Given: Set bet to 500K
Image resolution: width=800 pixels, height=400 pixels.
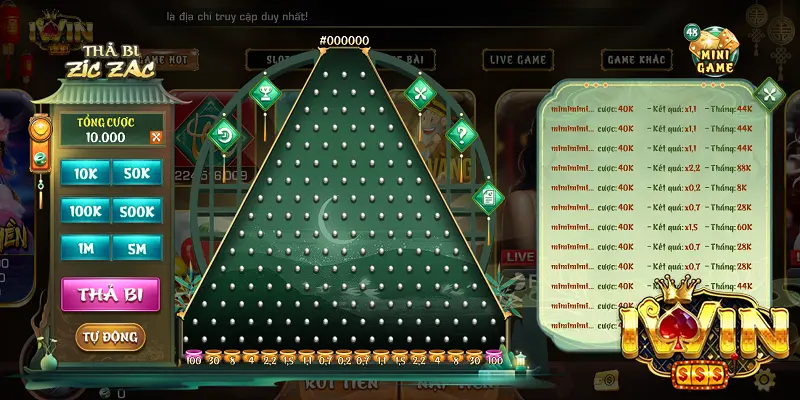Looking at the screenshot, I should [x=137, y=211].
